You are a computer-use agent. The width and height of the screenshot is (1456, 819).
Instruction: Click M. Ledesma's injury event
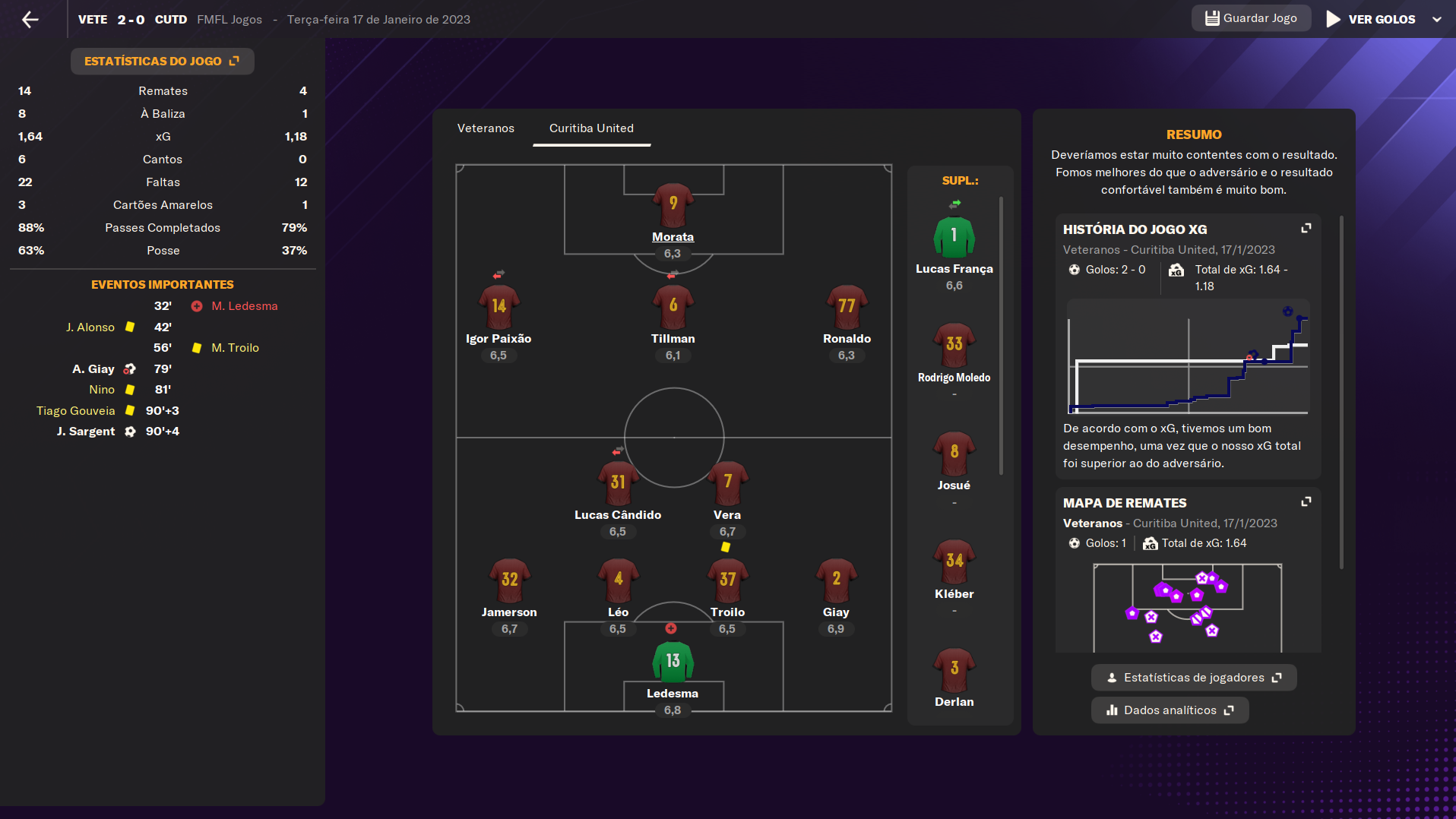[x=244, y=306]
